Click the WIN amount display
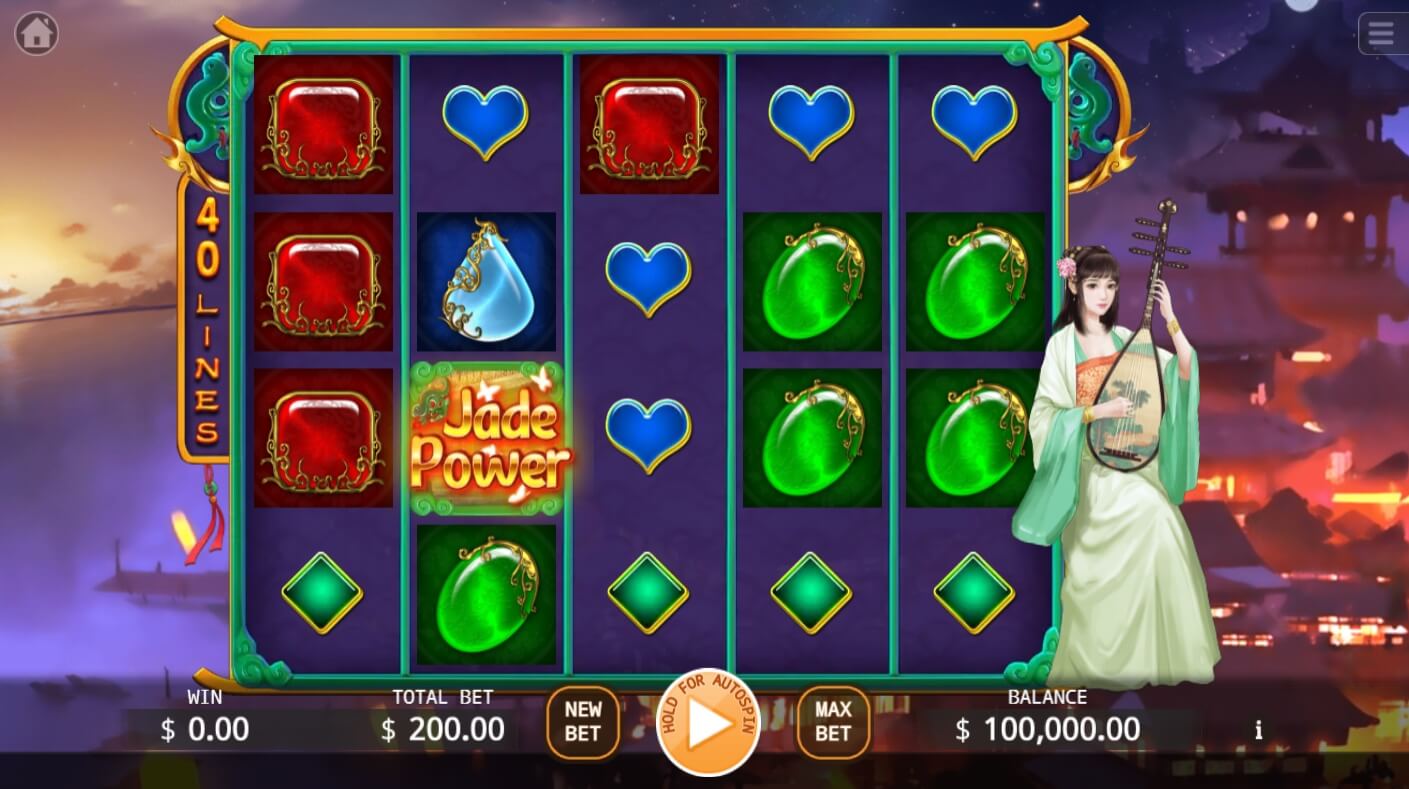This screenshot has width=1409, height=789. coord(204,730)
